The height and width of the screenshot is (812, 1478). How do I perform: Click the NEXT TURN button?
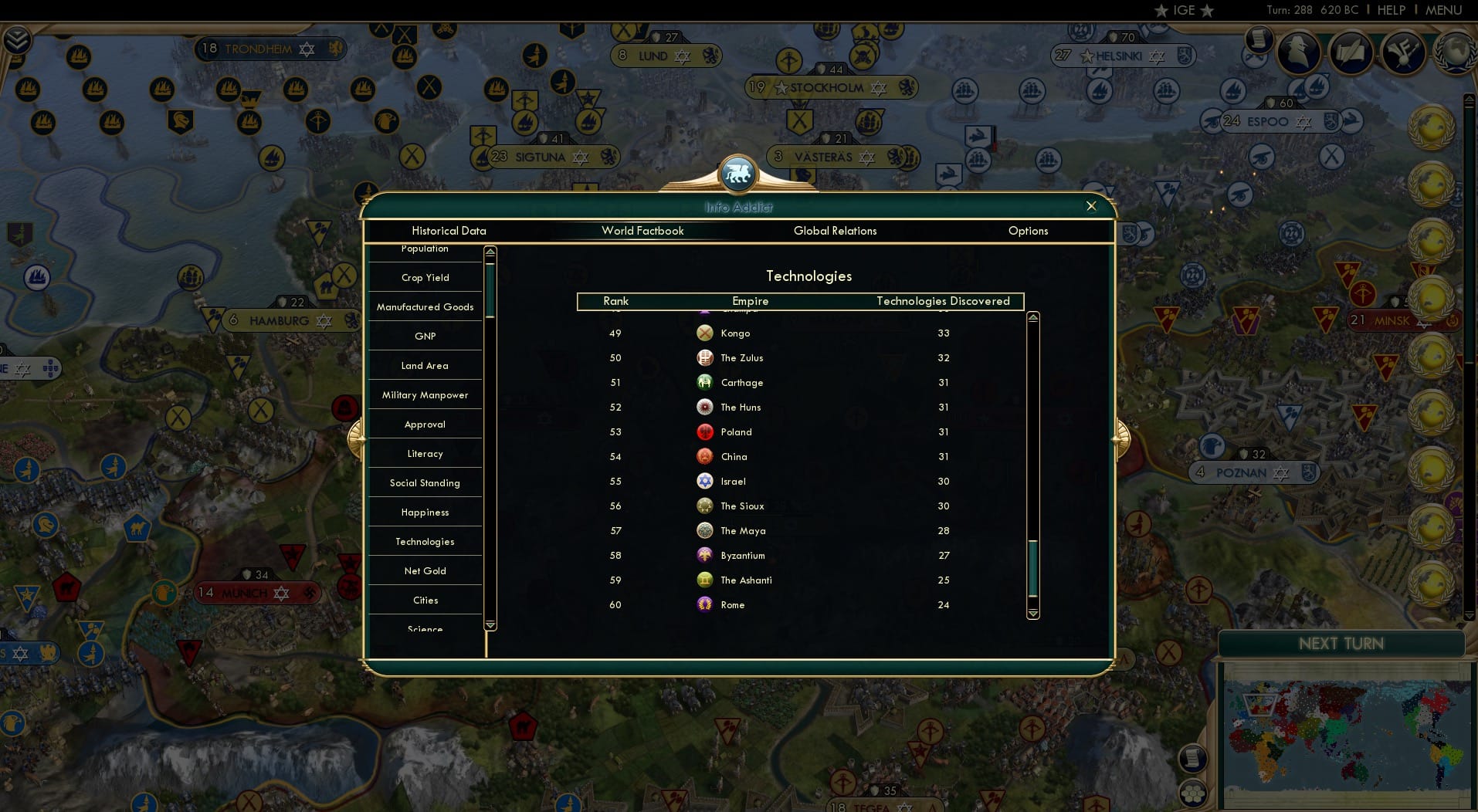pyautogui.click(x=1341, y=643)
